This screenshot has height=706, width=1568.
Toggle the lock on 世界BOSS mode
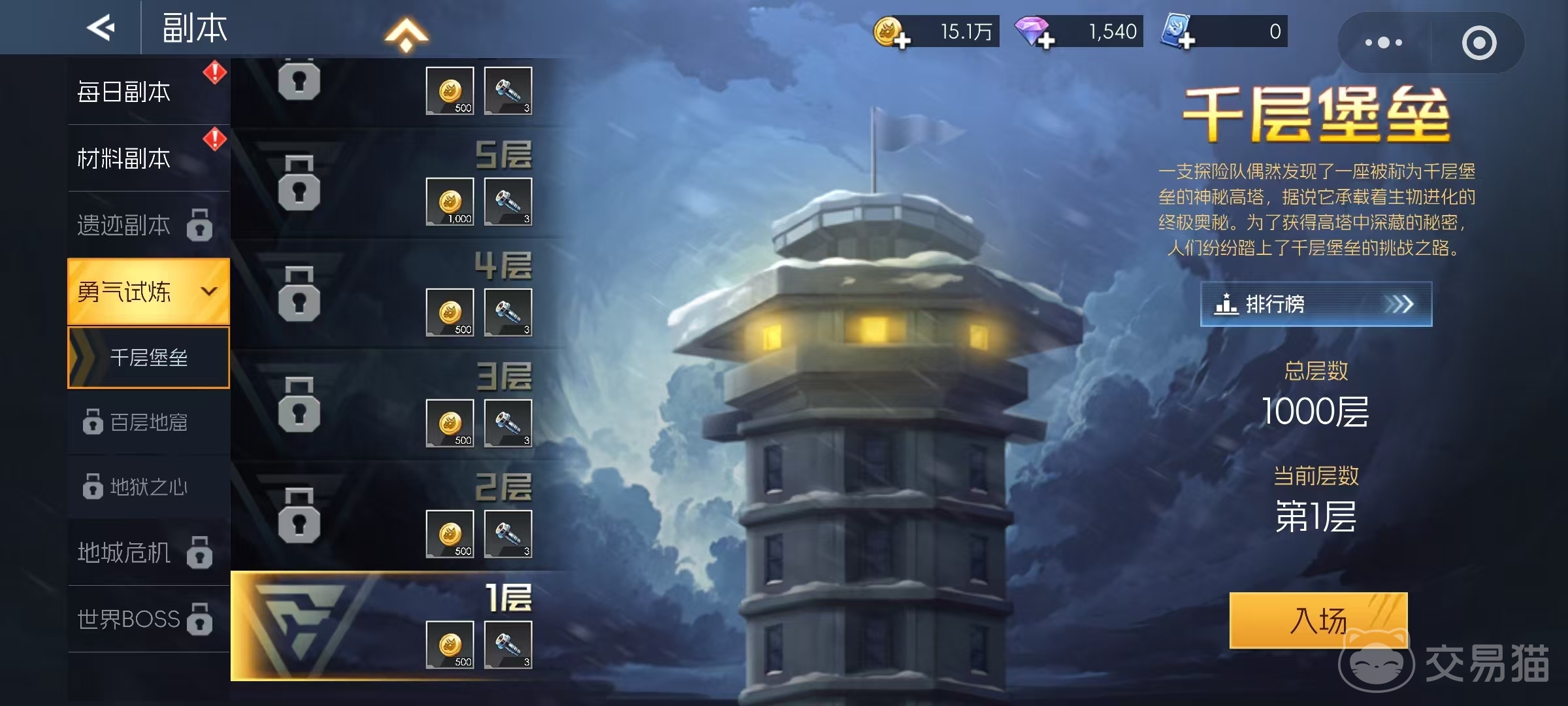[199, 621]
